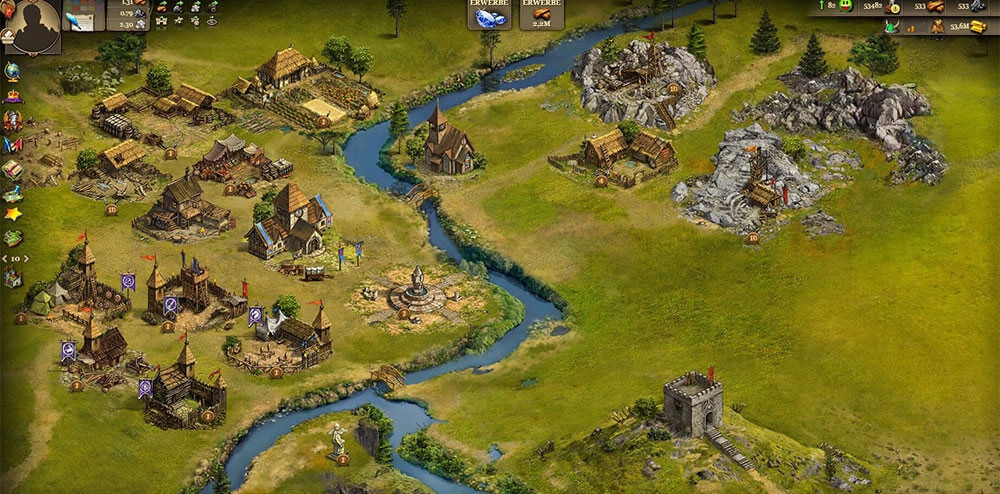
Task: Select the blue and pink banners icon
Action: (x=12, y=145)
